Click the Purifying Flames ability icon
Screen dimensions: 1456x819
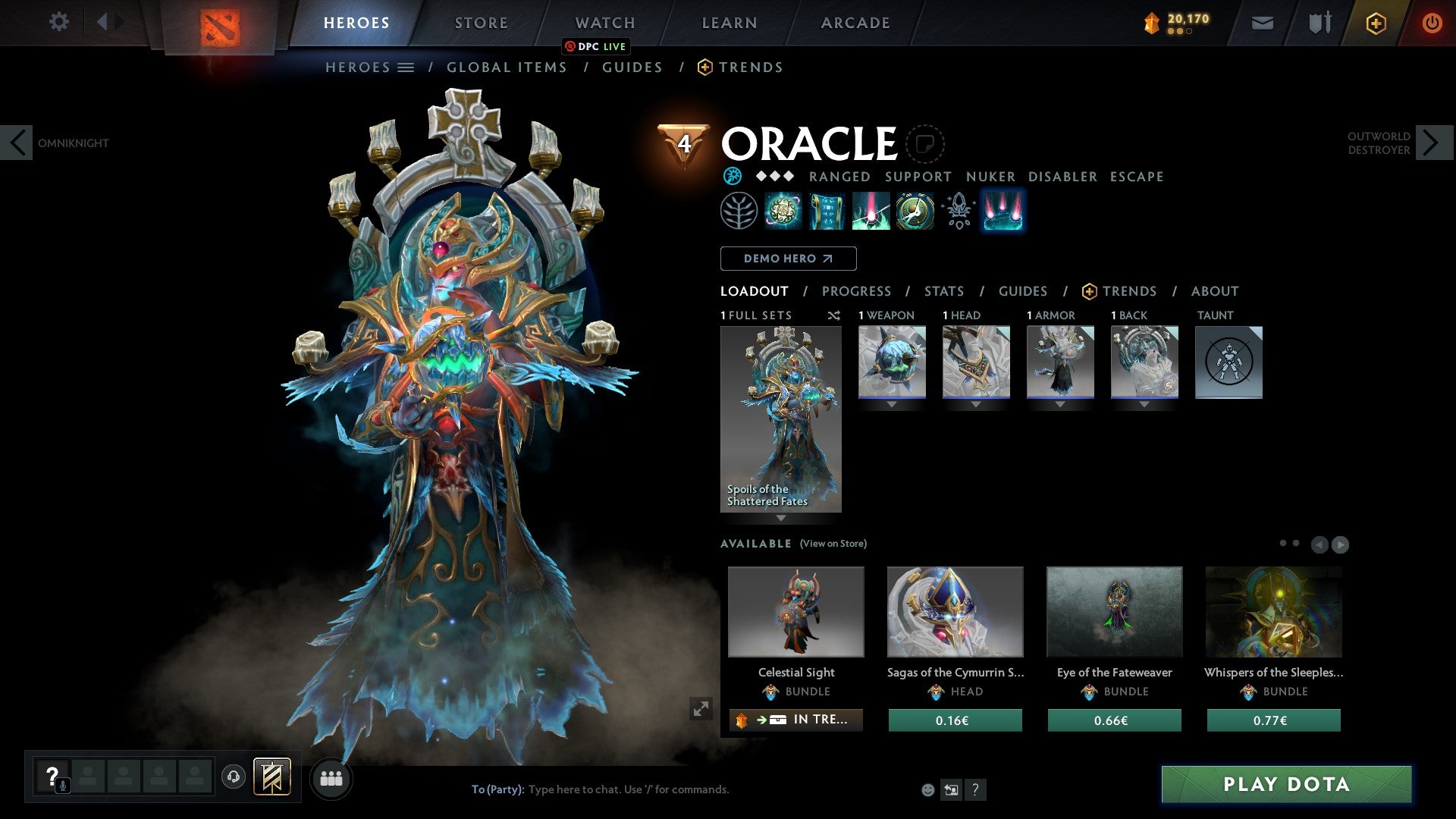[x=871, y=211]
